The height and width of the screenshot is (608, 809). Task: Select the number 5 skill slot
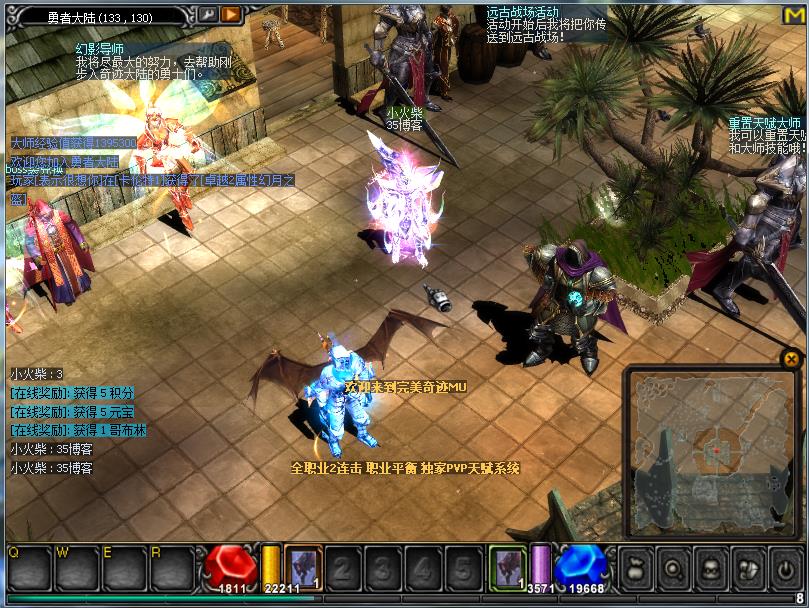[x=462, y=569]
